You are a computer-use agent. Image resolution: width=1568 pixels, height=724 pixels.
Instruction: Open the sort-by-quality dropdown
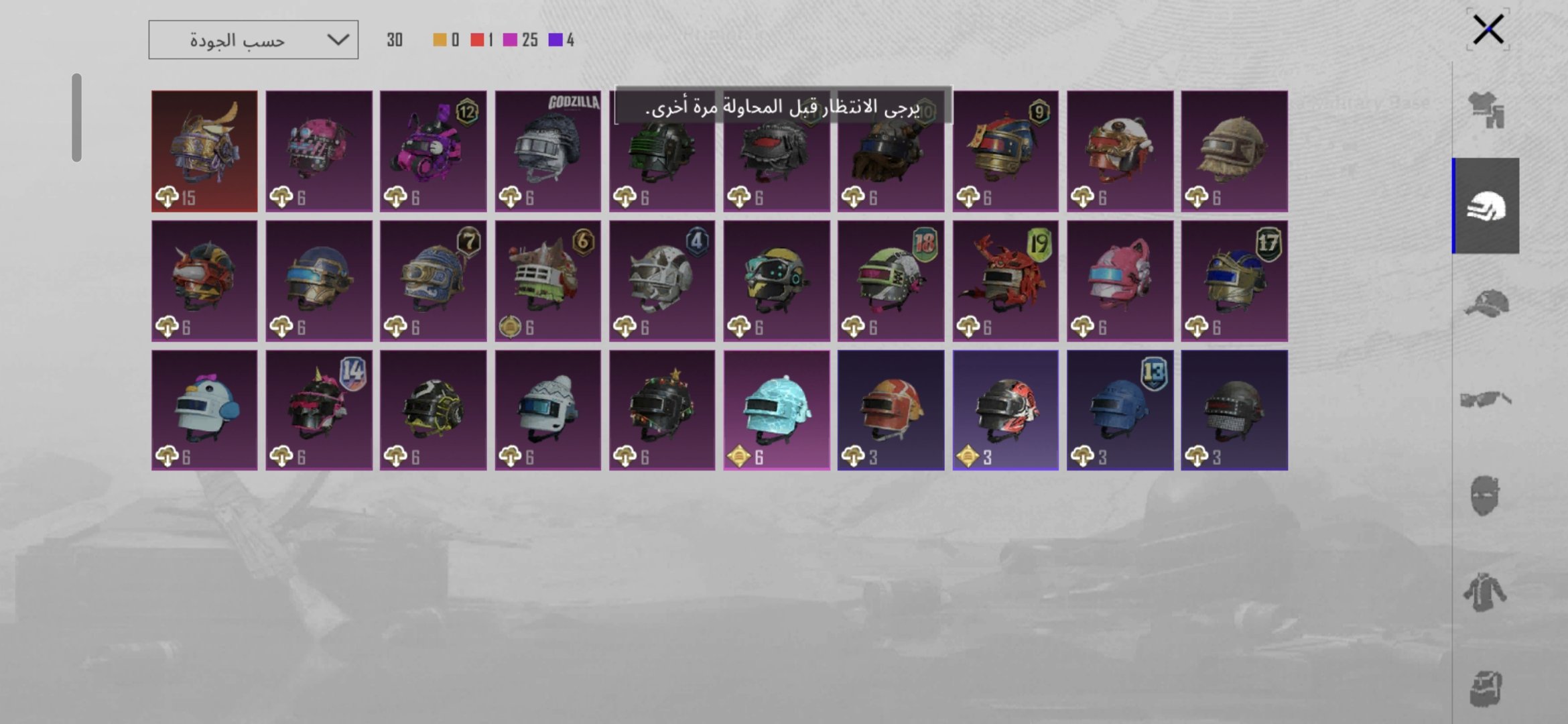253,40
